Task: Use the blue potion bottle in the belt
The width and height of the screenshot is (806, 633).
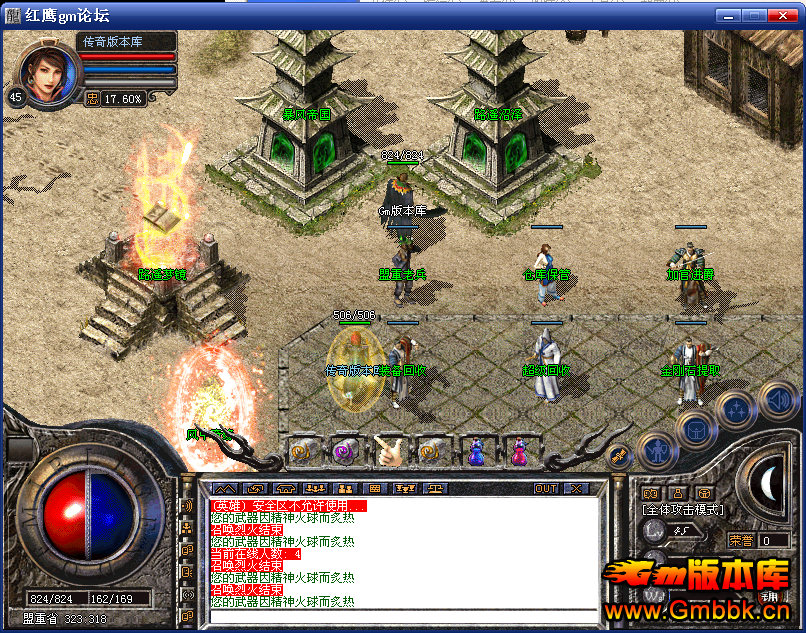Action: point(477,452)
